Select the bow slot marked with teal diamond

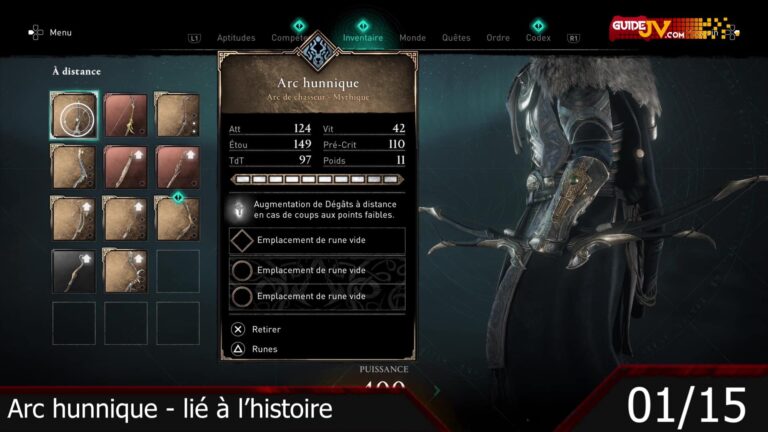(x=177, y=219)
